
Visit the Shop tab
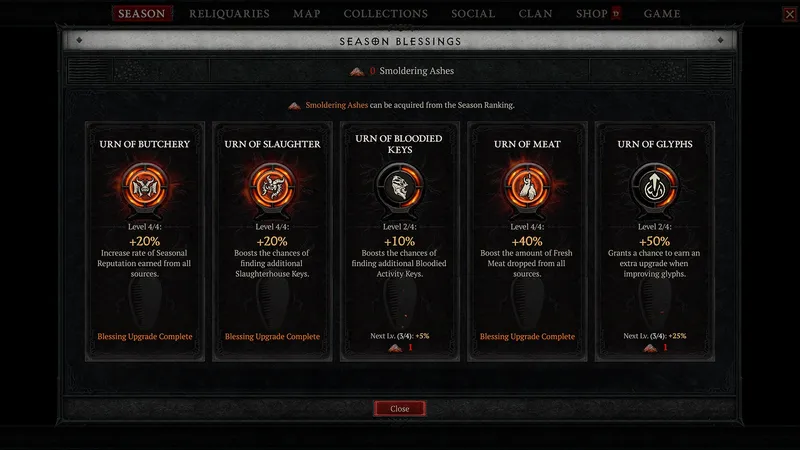(592, 14)
